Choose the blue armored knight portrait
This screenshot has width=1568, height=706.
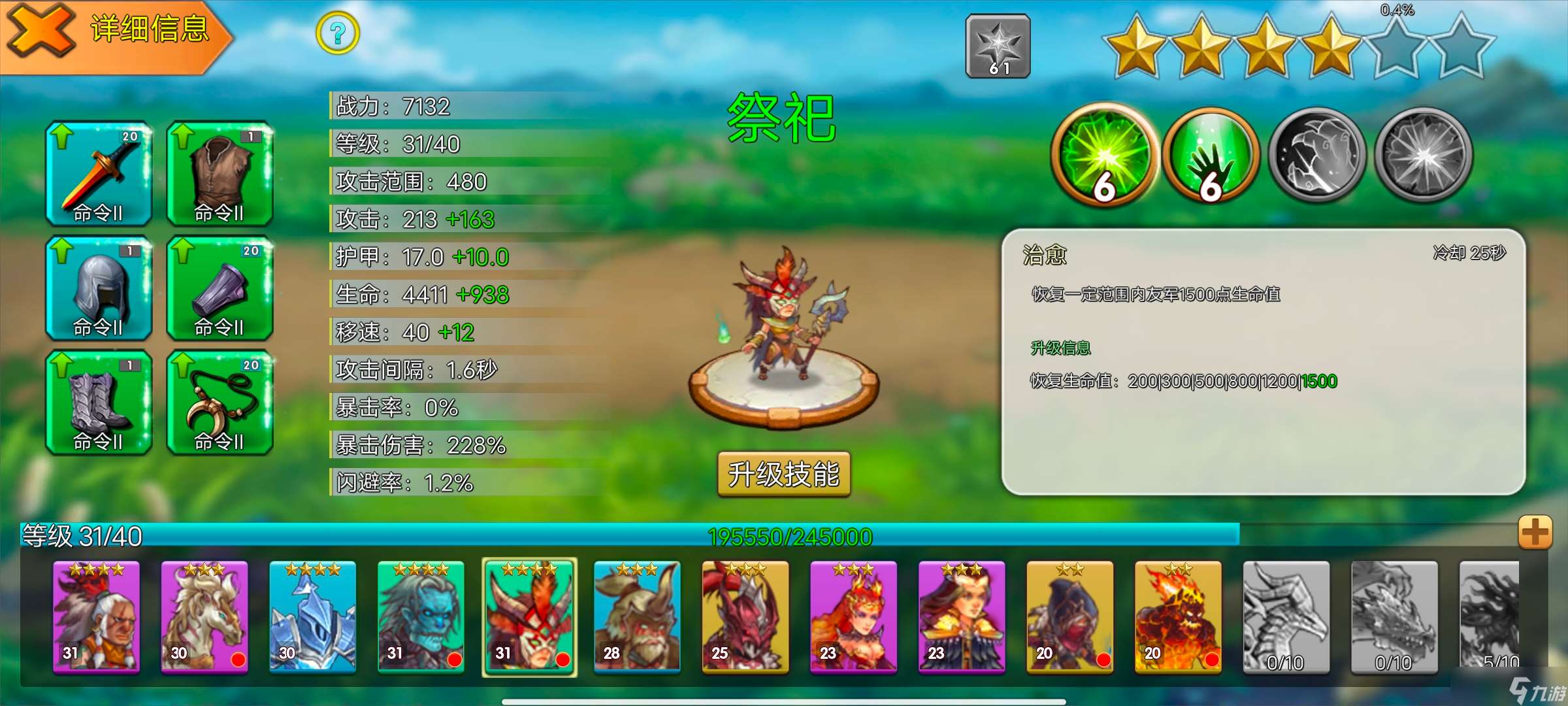[313, 616]
